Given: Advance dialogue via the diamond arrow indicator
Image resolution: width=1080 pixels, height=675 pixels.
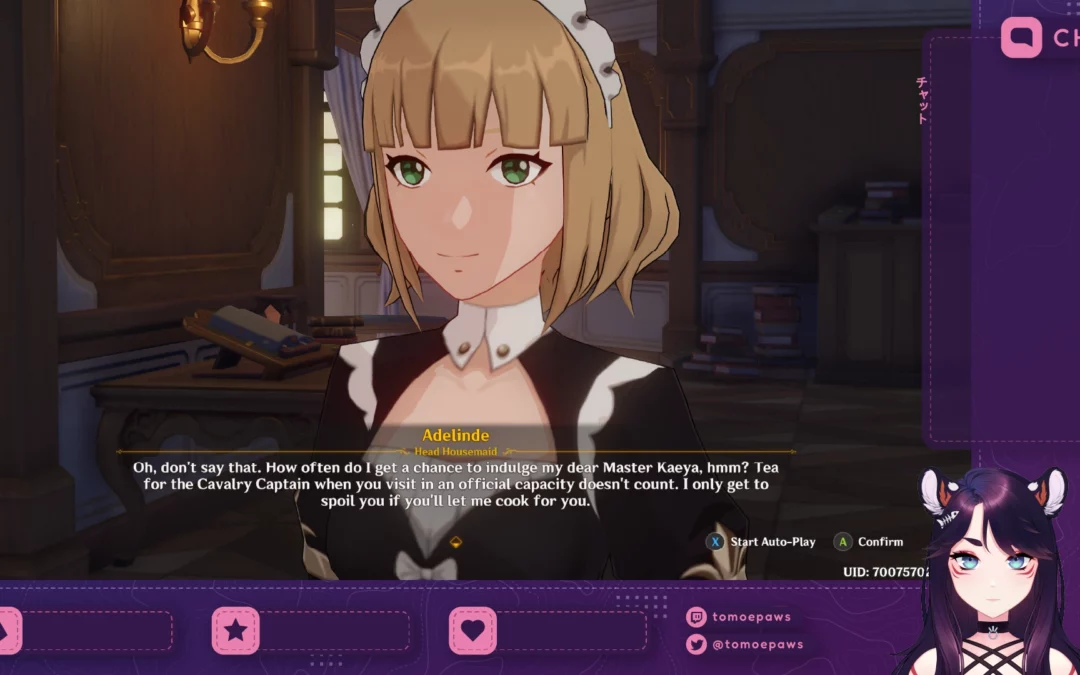Looking at the screenshot, I should [x=456, y=542].
